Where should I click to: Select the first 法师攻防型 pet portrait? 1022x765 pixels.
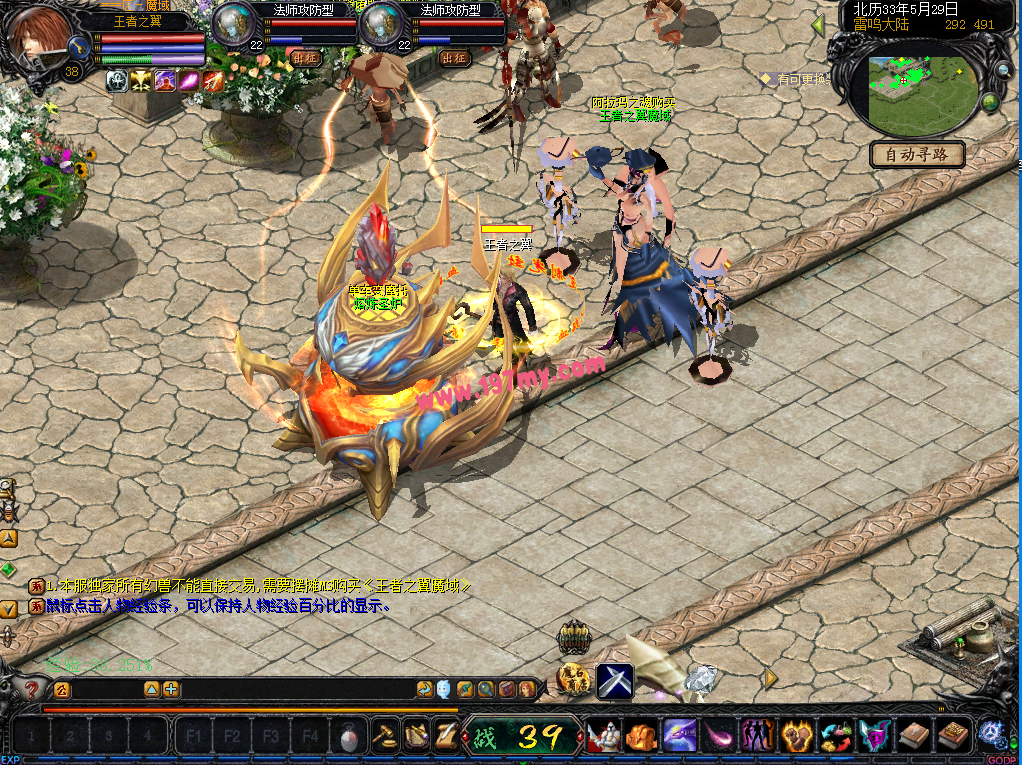[x=235, y=24]
